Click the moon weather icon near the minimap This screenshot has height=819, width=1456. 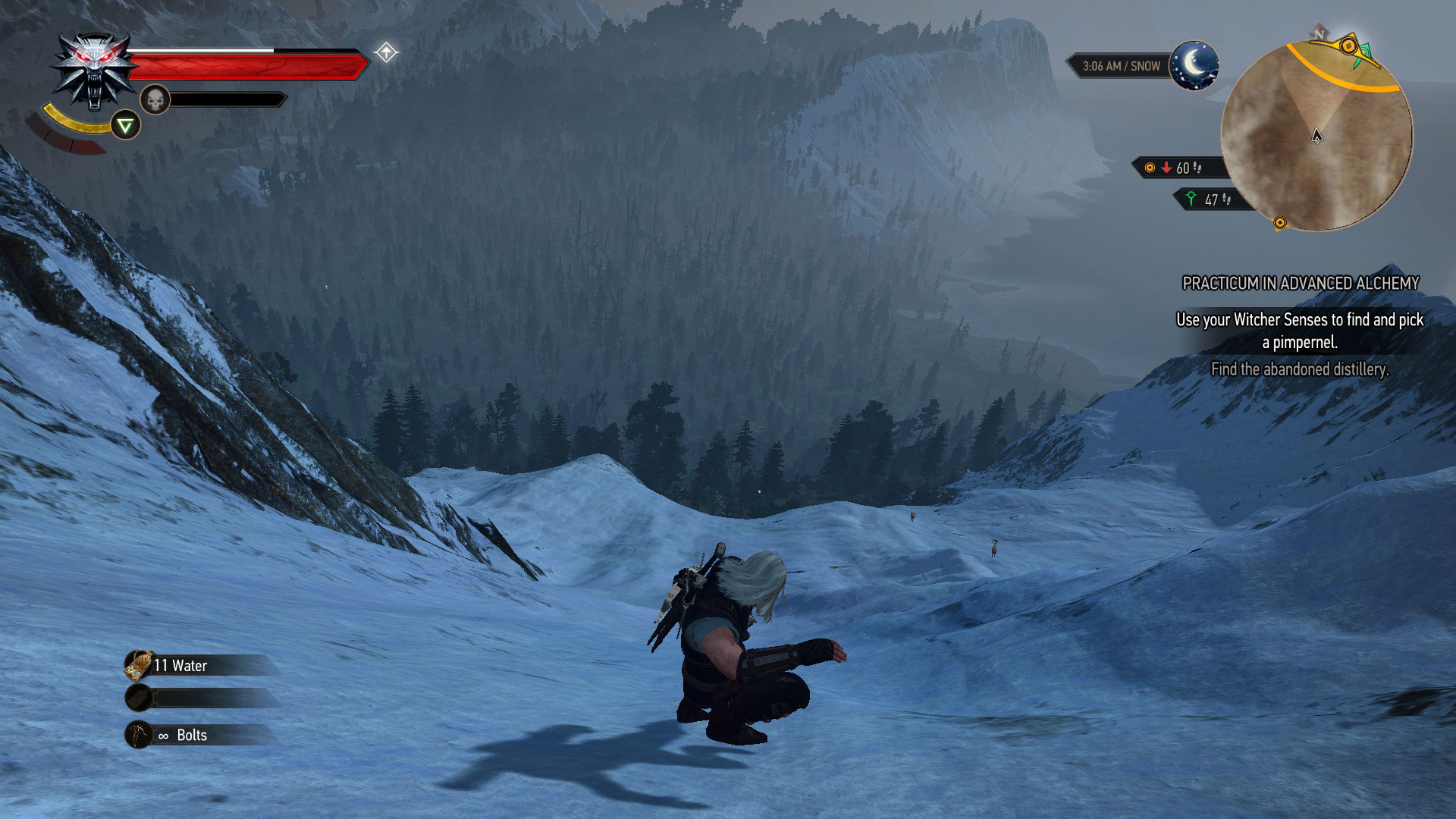click(x=1193, y=67)
